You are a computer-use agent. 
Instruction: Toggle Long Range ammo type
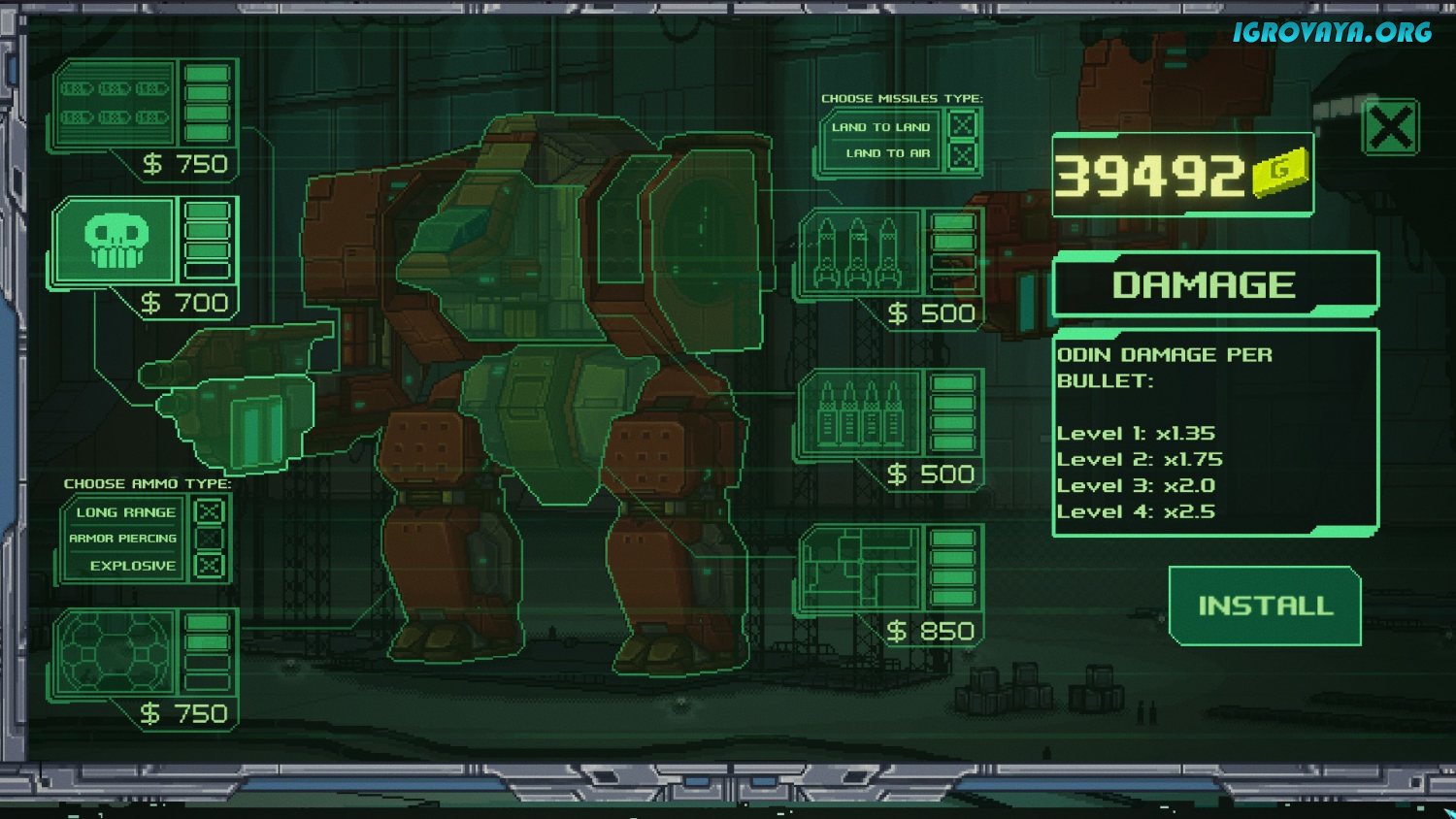209,511
